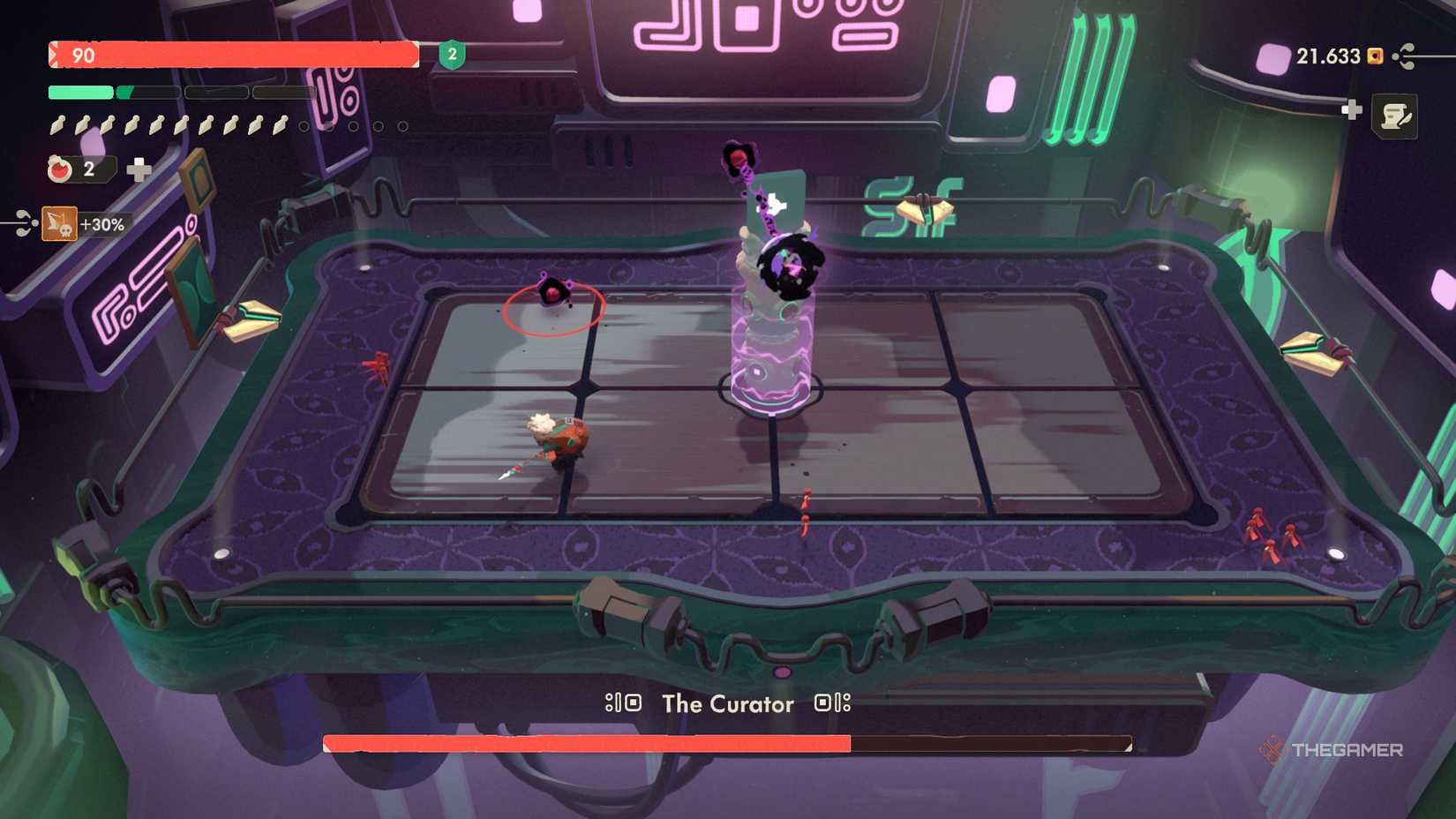The height and width of the screenshot is (819, 1456).
Task: Click the currency total 21.633
Action: (x=1326, y=55)
